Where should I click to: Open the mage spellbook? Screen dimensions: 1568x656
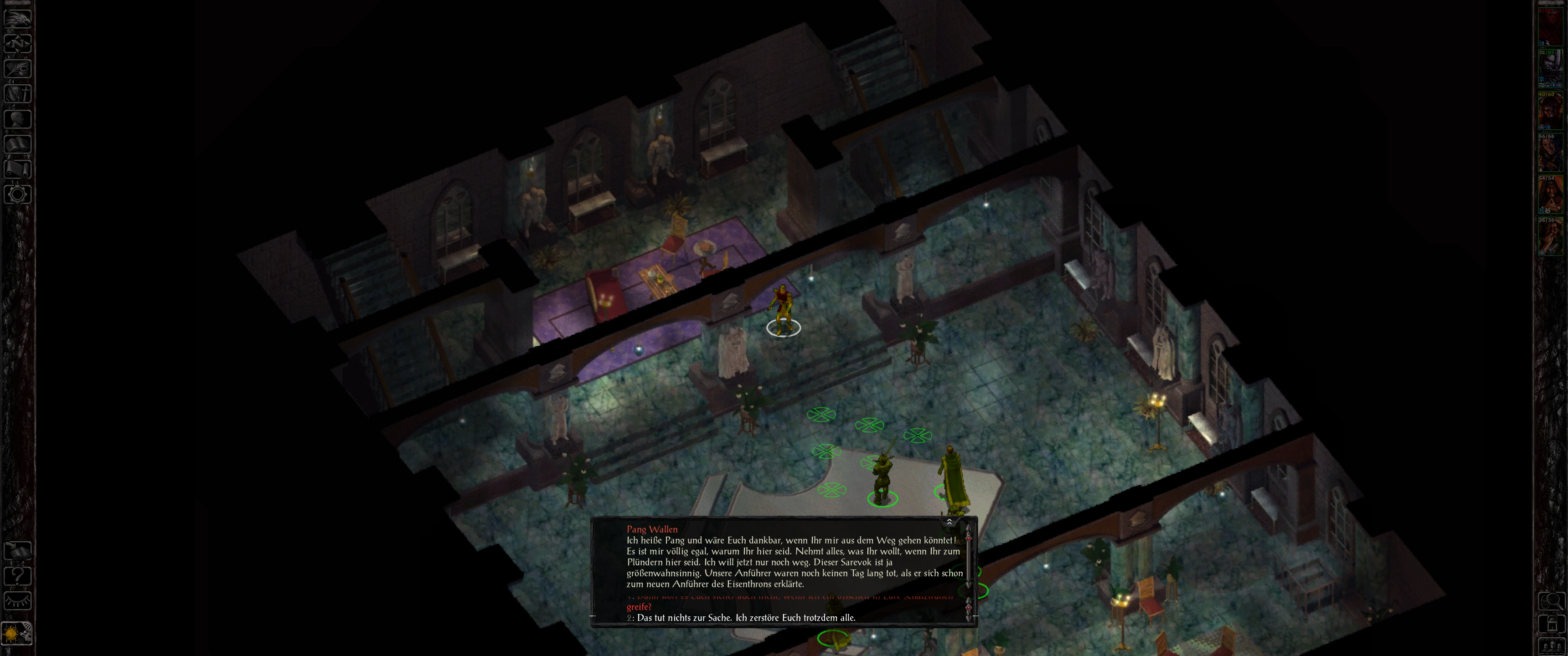[17, 144]
